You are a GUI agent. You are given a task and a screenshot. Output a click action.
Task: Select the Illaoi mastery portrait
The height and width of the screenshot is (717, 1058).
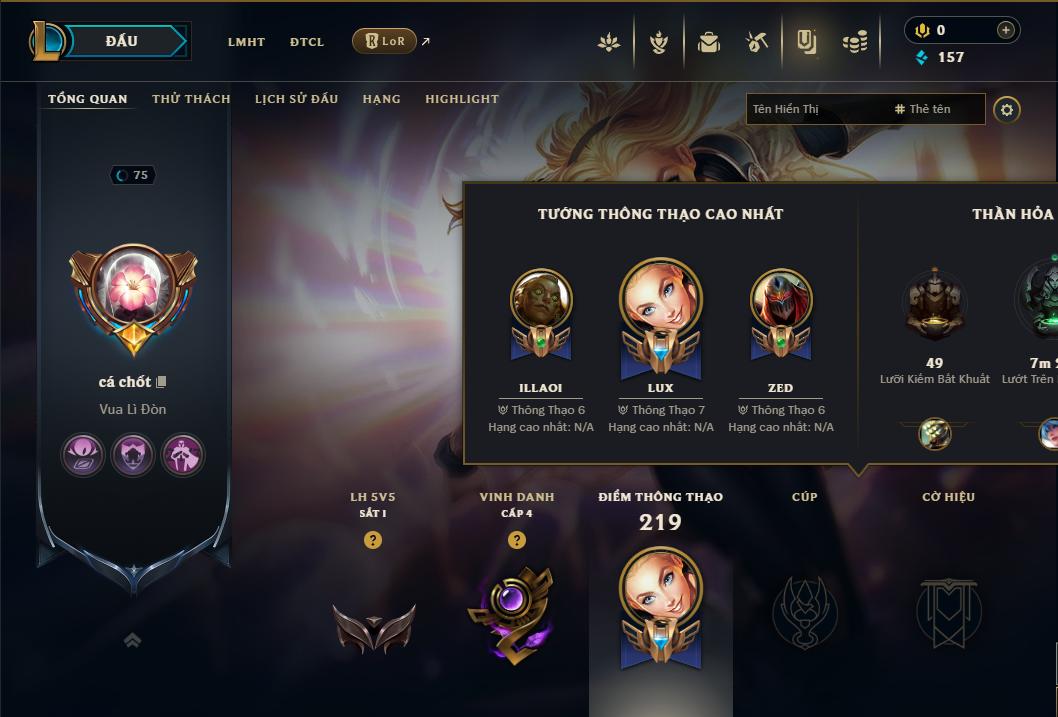pos(541,300)
